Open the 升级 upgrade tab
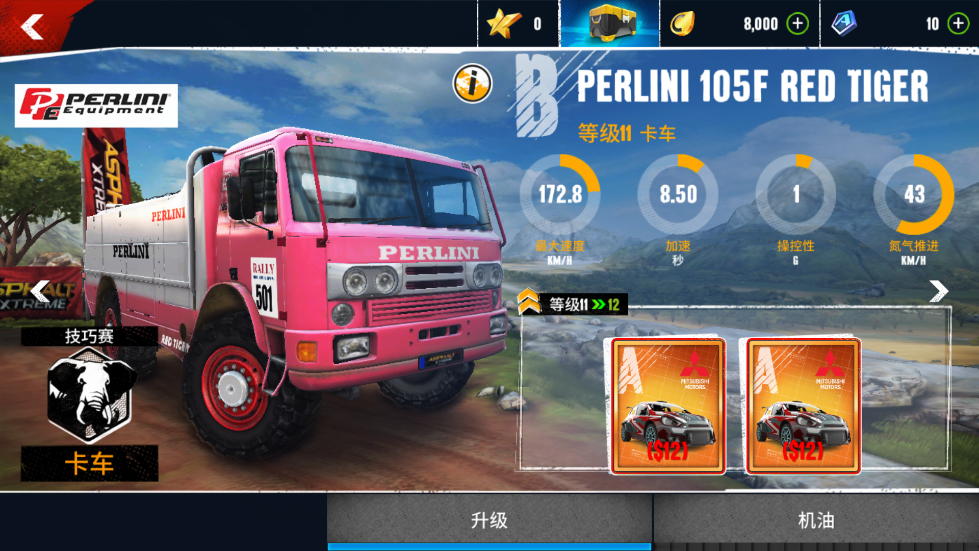This screenshot has height=551, width=979. pyautogui.click(x=490, y=520)
